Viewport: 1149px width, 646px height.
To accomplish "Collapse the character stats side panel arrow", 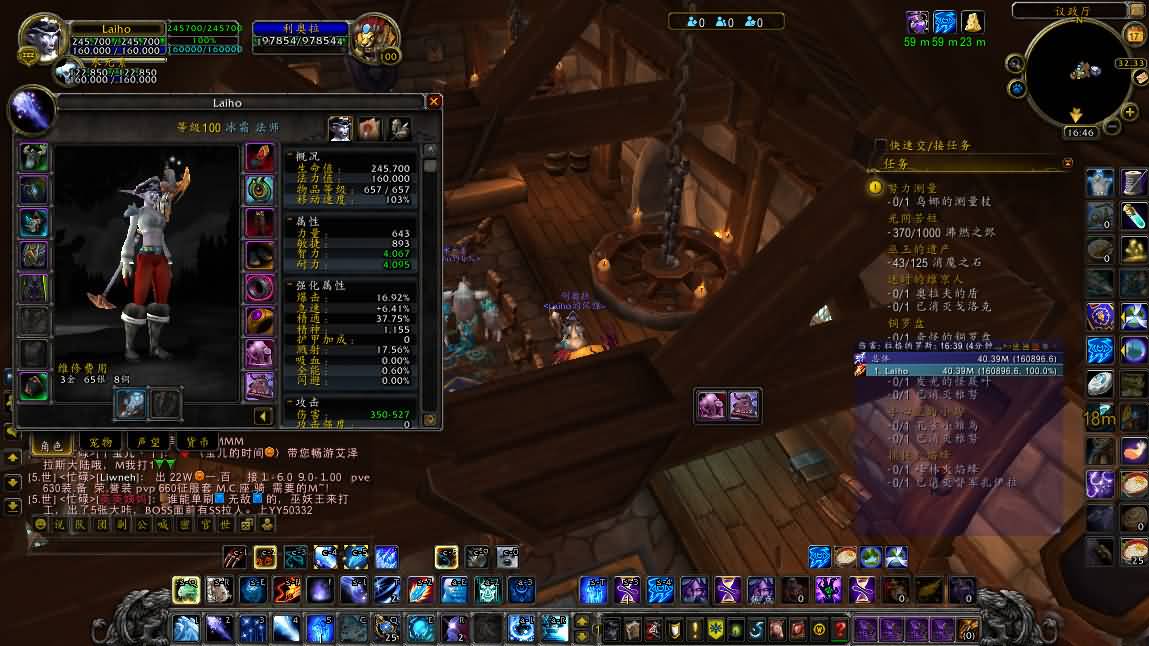I will click(263, 416).
